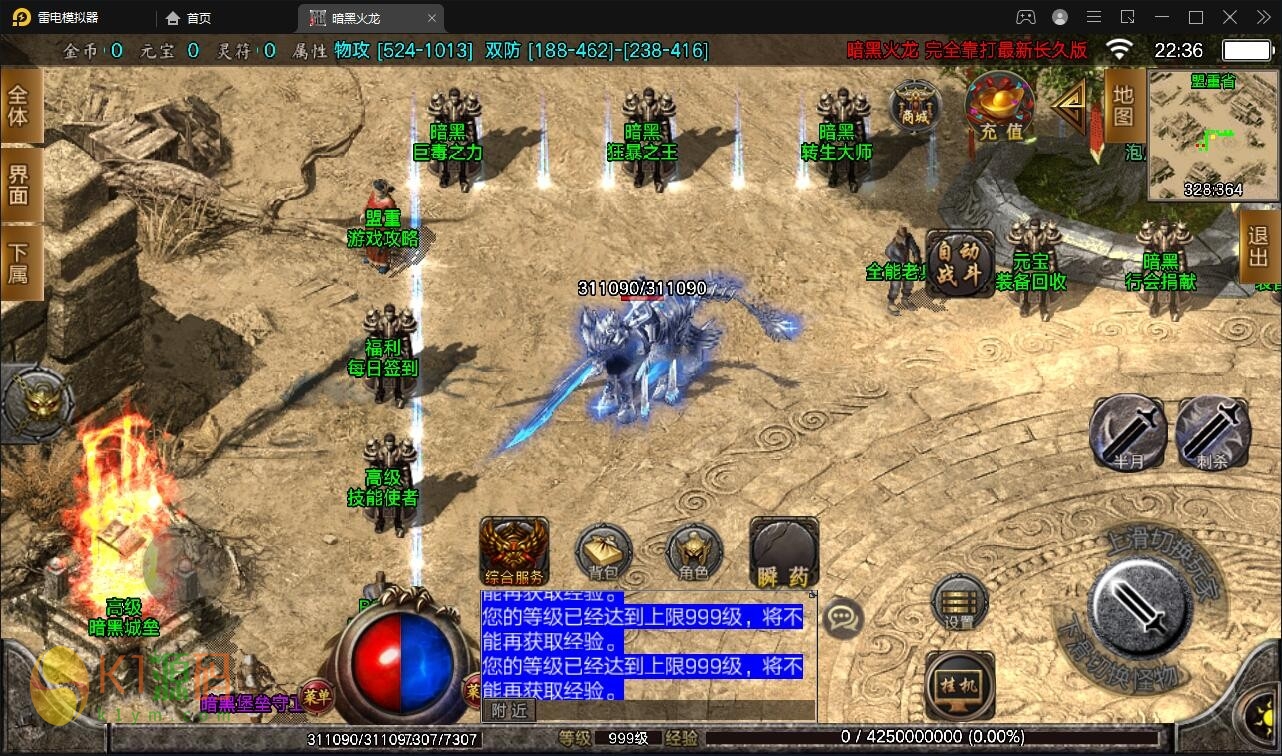Select the 半月 Half Moon skill icon
The width and height of the screenshot is (1282, 756).
(1126, 432)
